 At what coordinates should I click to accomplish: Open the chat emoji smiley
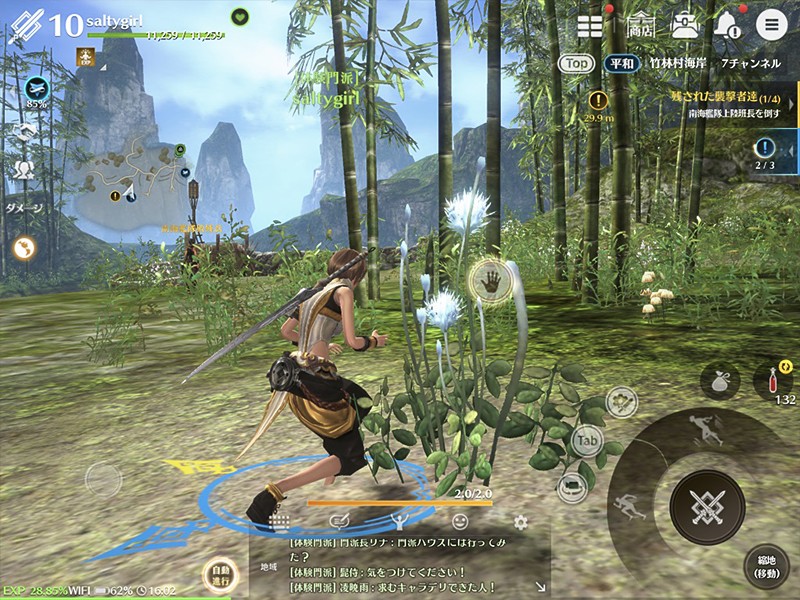460,522
